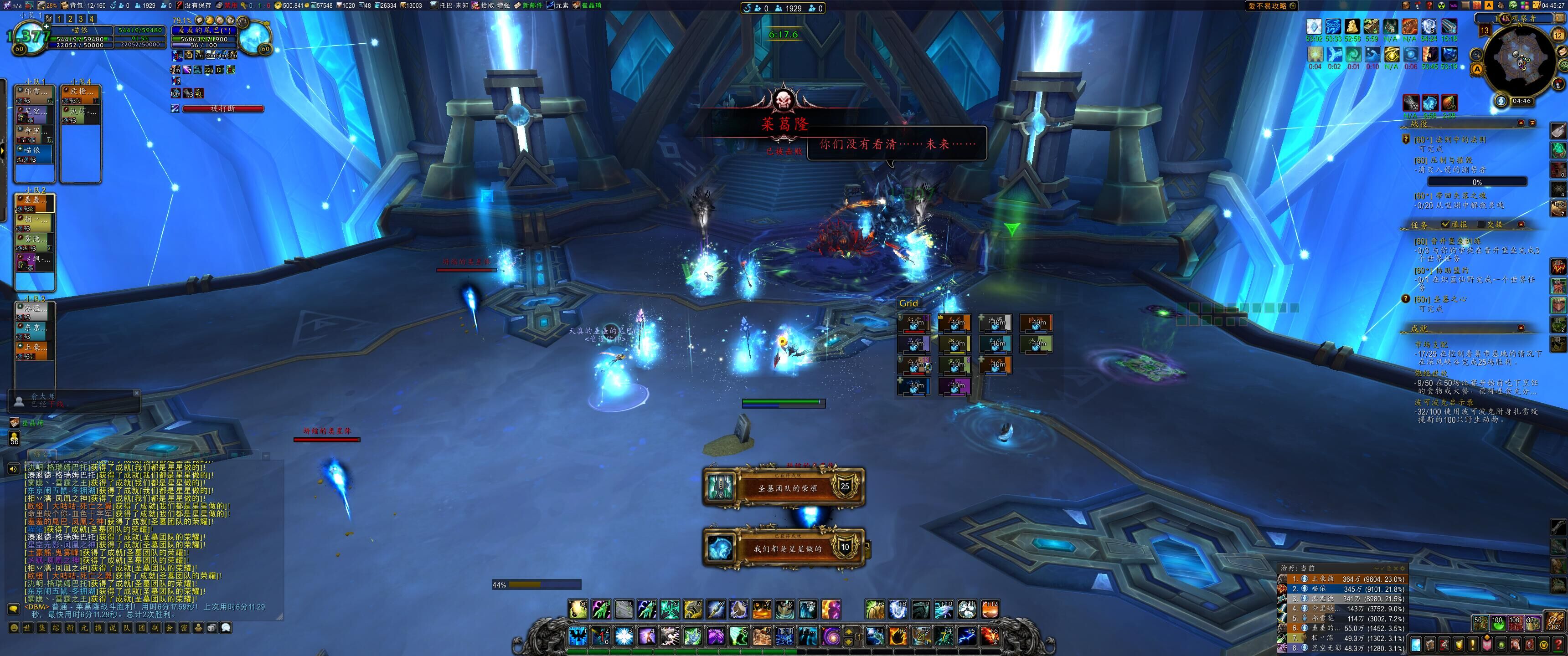Toggle the 通报 checkbox in quest tracker

pos(1445,225)
